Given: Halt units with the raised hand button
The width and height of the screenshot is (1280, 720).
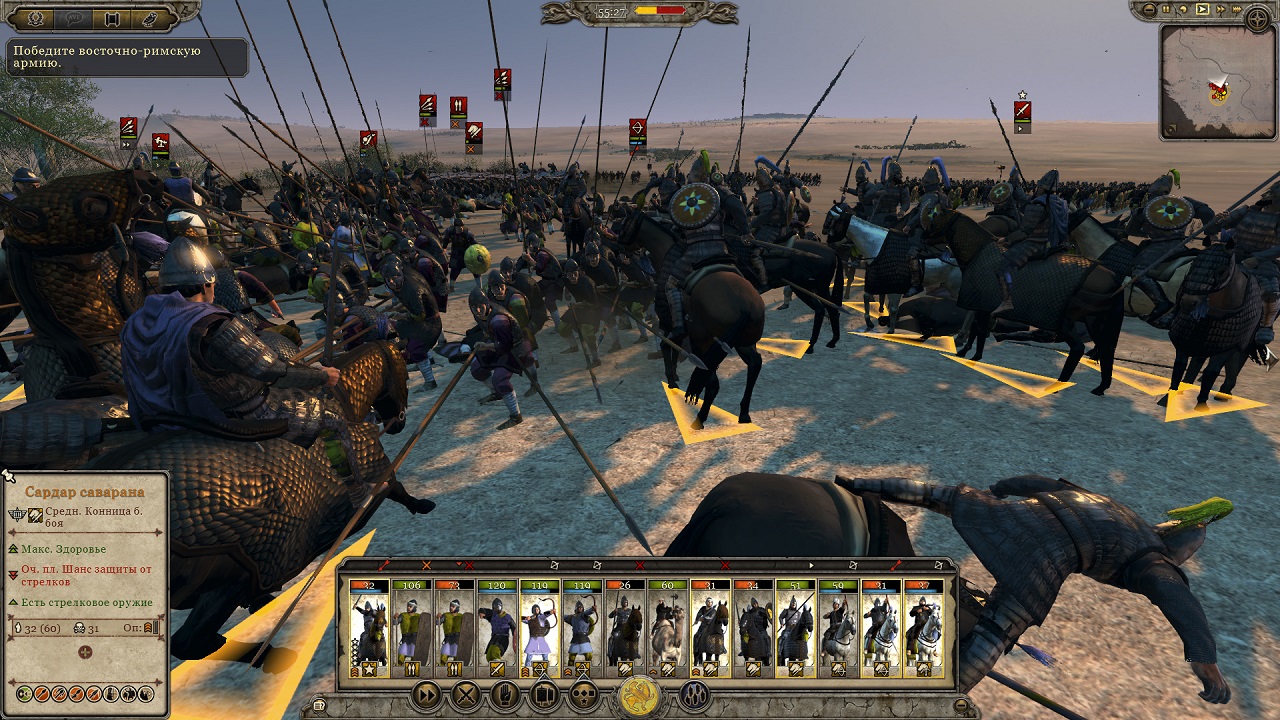Looking at the screenshot, I should 506,694.
